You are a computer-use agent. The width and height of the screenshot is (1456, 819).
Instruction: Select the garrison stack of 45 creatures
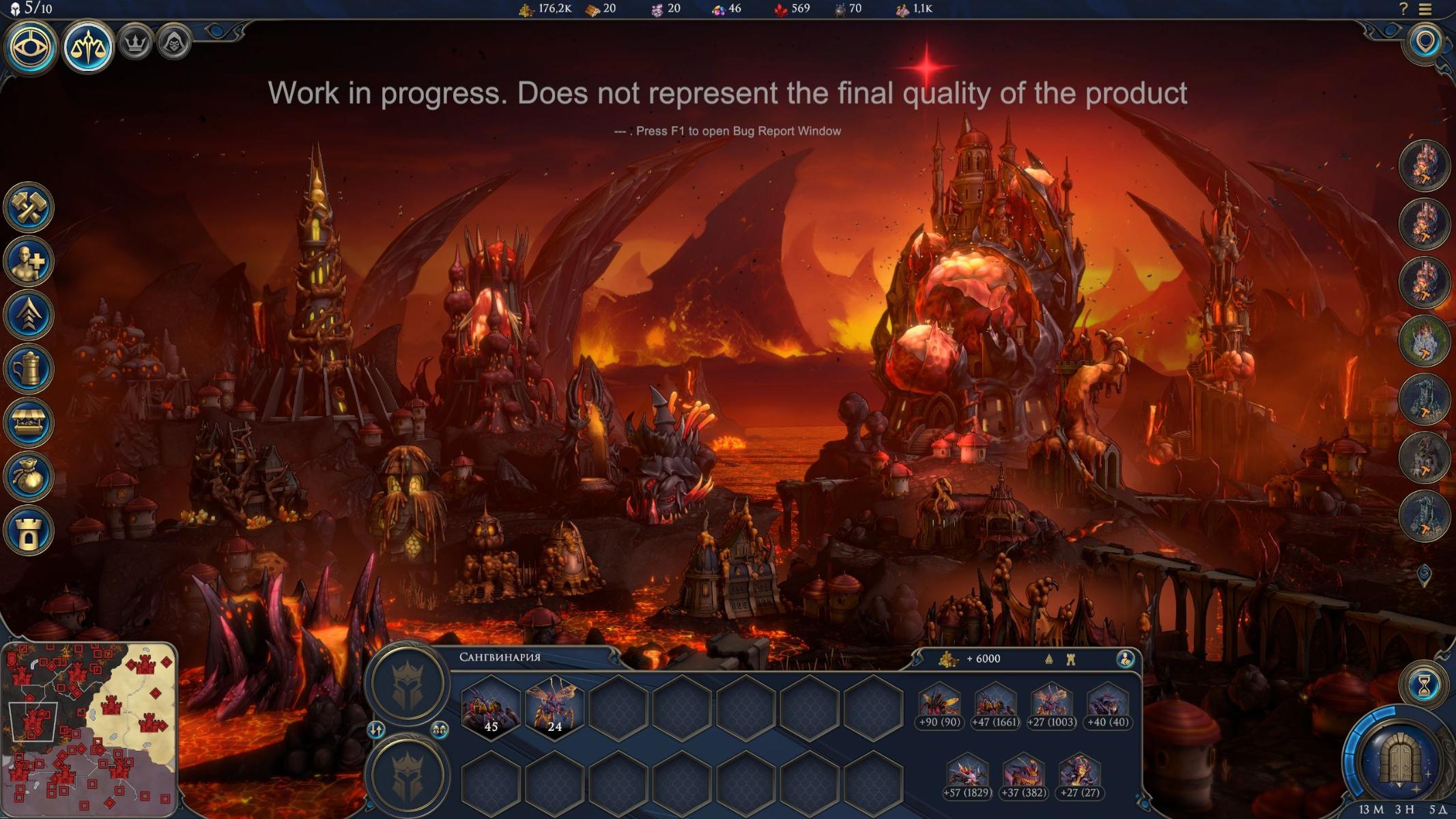click(490, 708)
